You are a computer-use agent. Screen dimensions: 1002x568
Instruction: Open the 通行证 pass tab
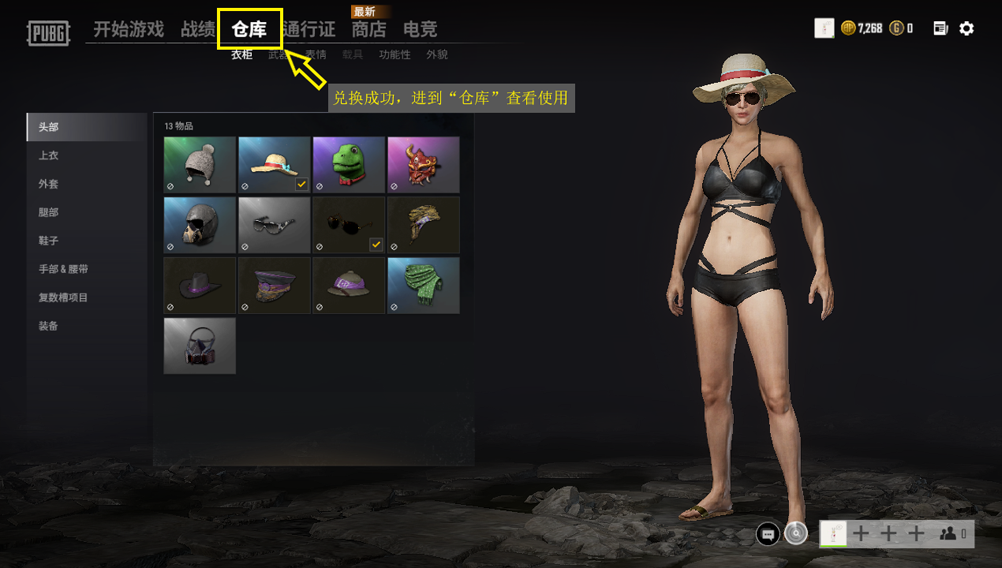[x=309, y=29]
